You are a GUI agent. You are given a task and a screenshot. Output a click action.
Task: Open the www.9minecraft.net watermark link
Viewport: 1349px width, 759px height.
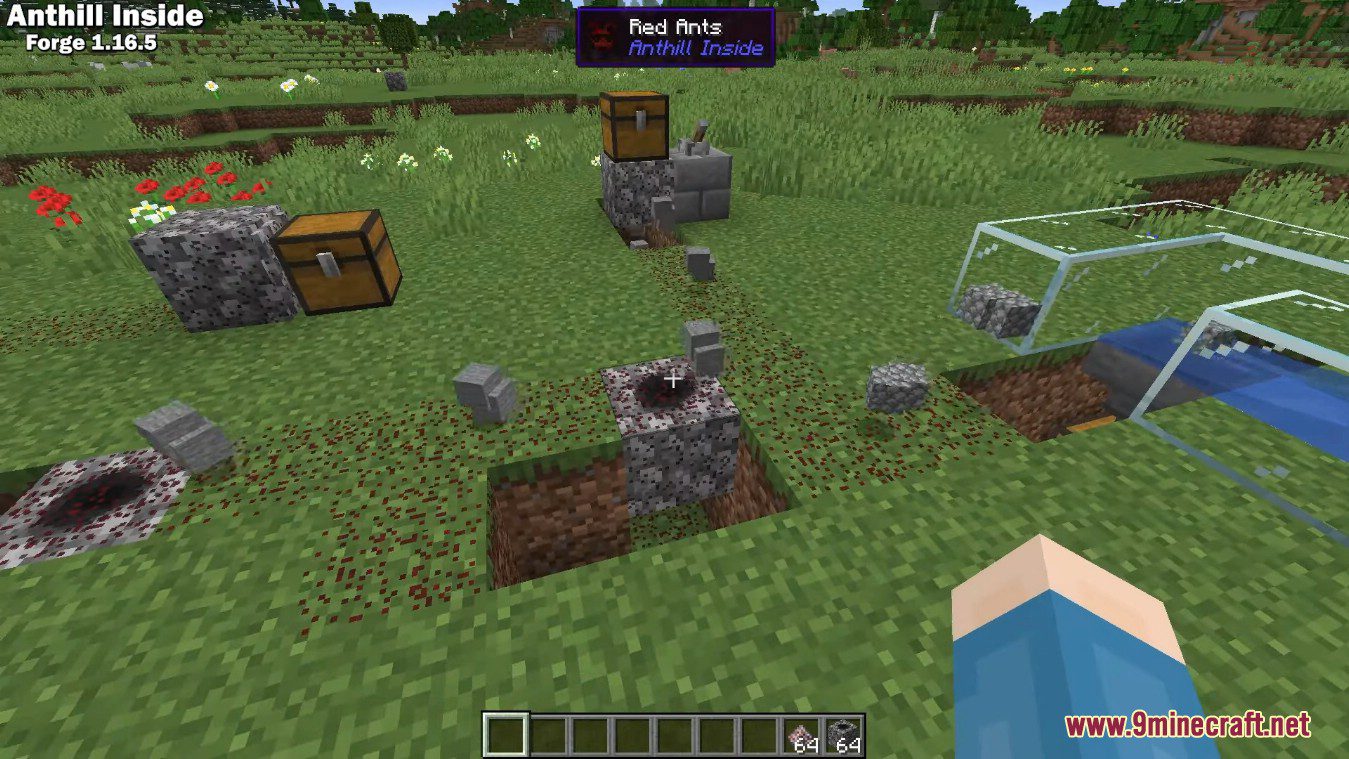1187,725
